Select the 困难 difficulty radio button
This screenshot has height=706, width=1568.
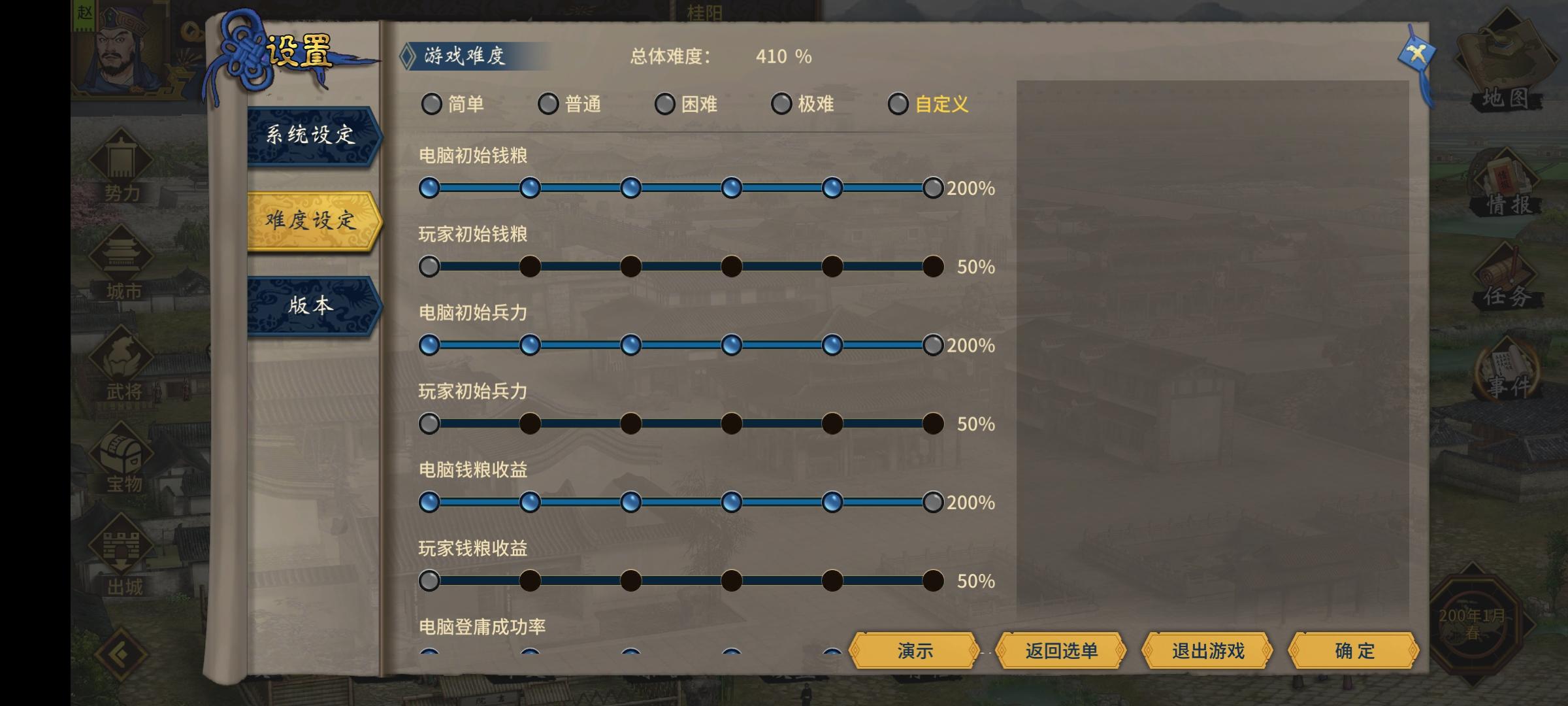(666, 103)
